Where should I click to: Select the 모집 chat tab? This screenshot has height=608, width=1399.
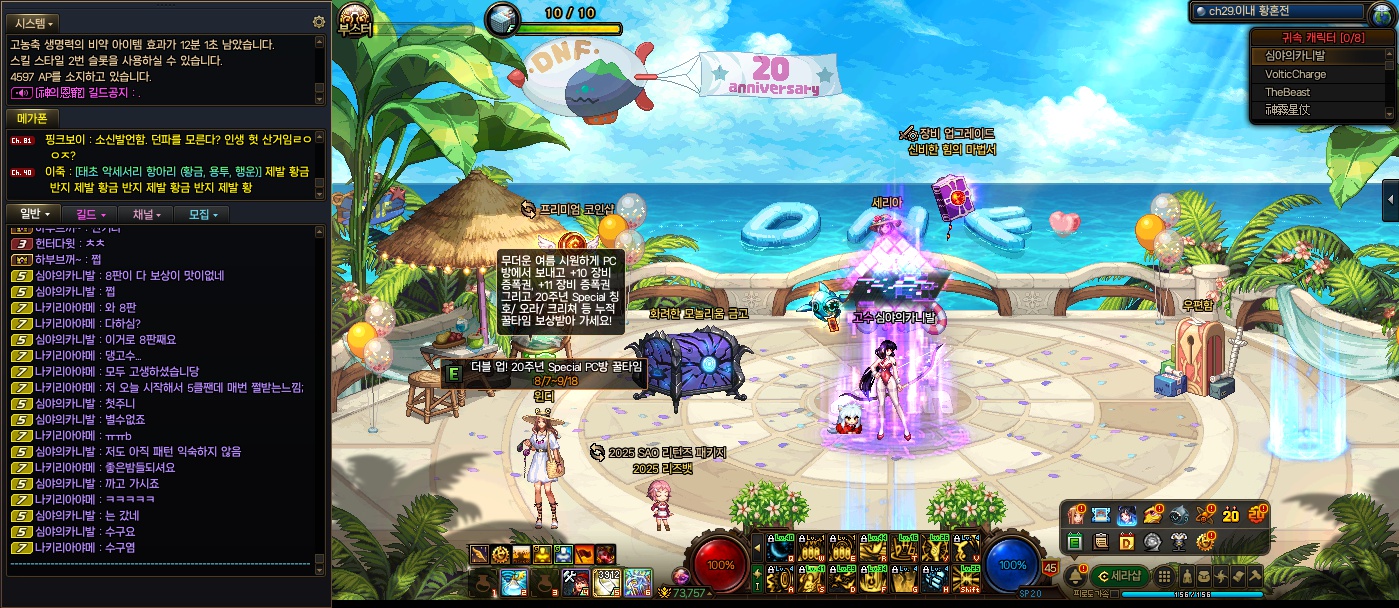[x=200, y=214]
